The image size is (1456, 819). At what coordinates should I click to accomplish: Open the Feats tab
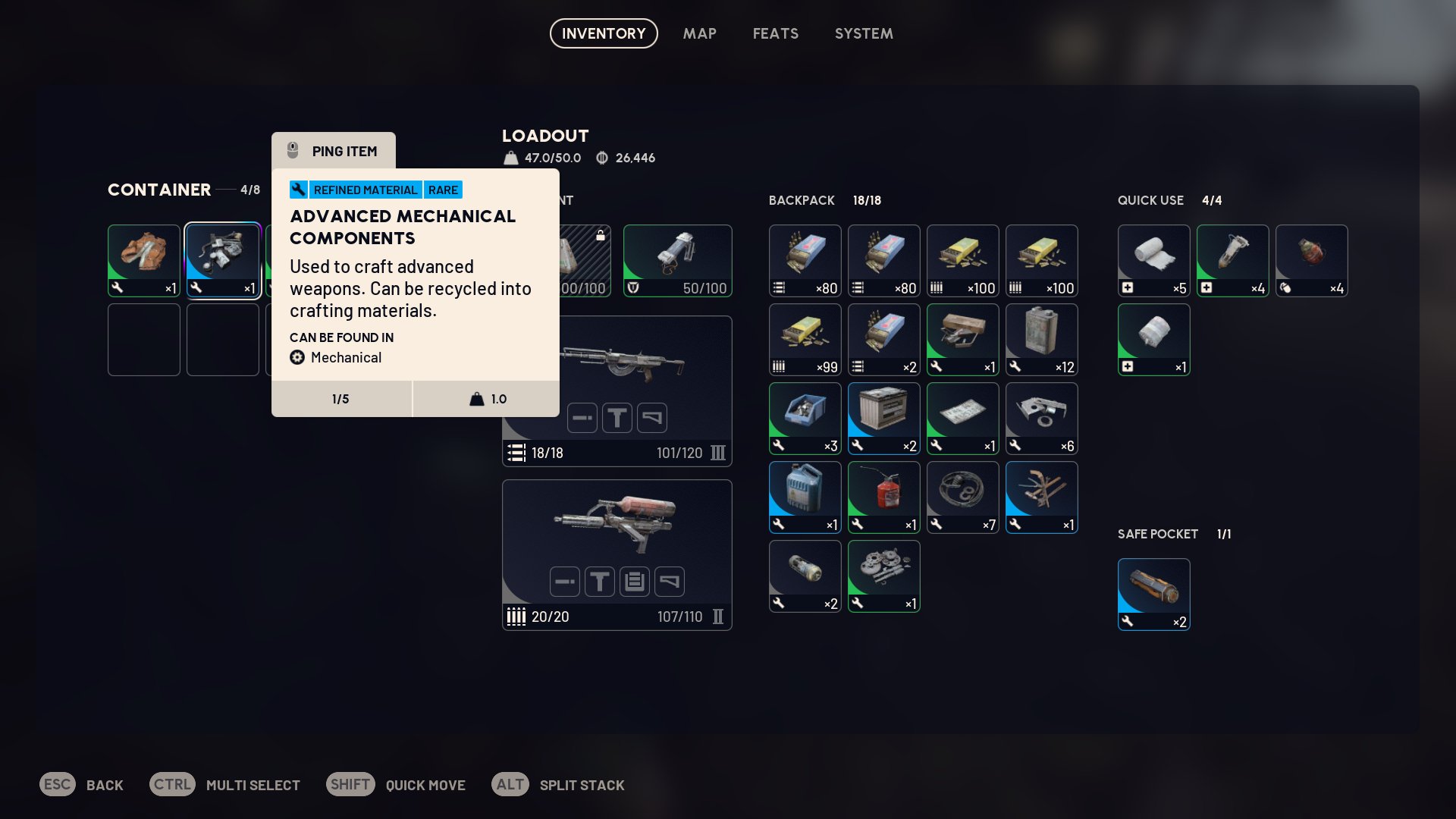[775, 33]
